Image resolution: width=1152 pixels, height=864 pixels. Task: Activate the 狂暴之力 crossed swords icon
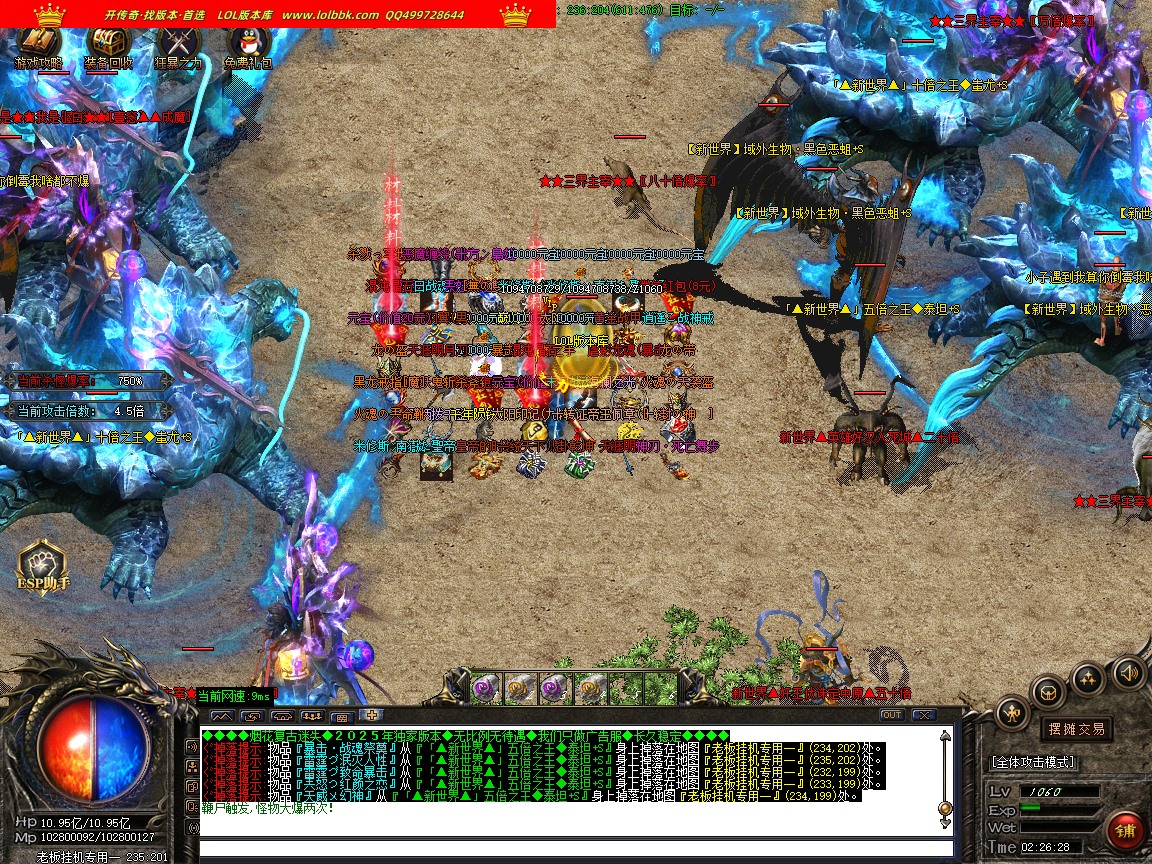click(178, 44)
